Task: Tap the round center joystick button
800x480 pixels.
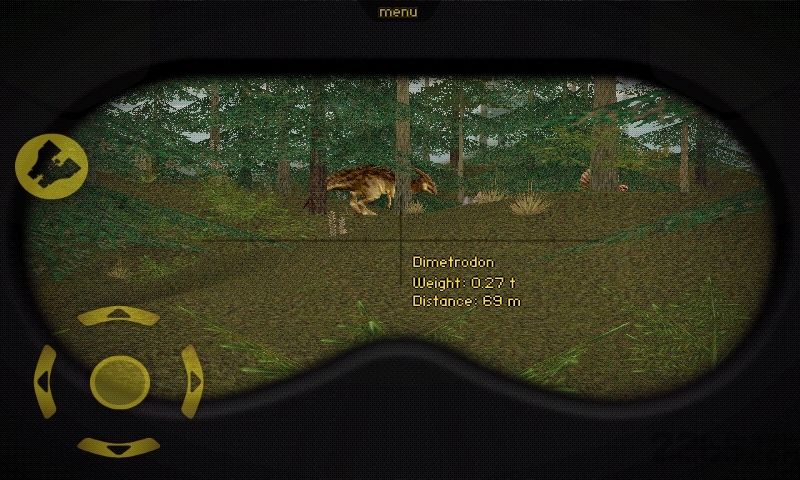Action: click(119, 381)
